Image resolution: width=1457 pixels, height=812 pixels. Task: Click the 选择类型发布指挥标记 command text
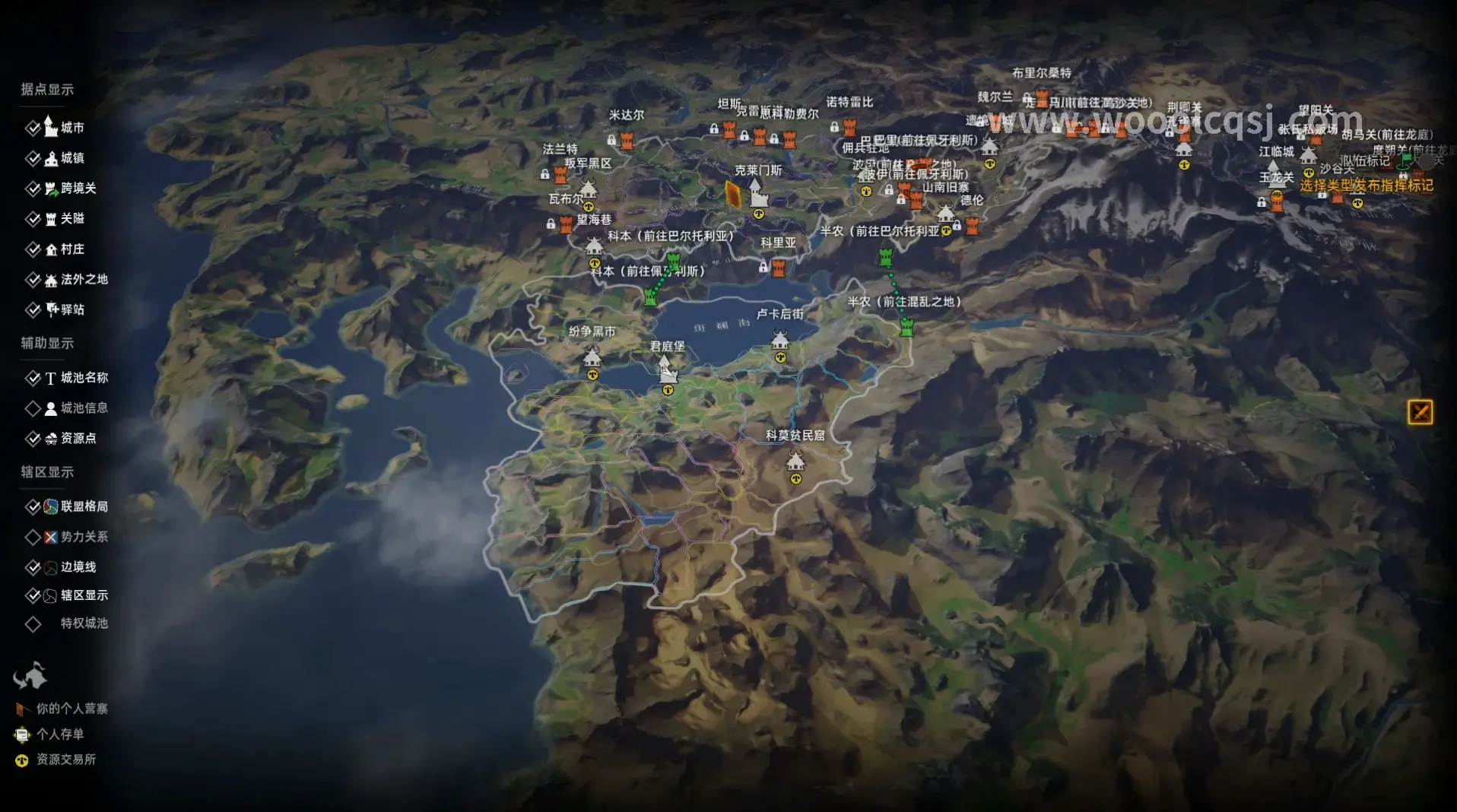(x=1366, y=186)
